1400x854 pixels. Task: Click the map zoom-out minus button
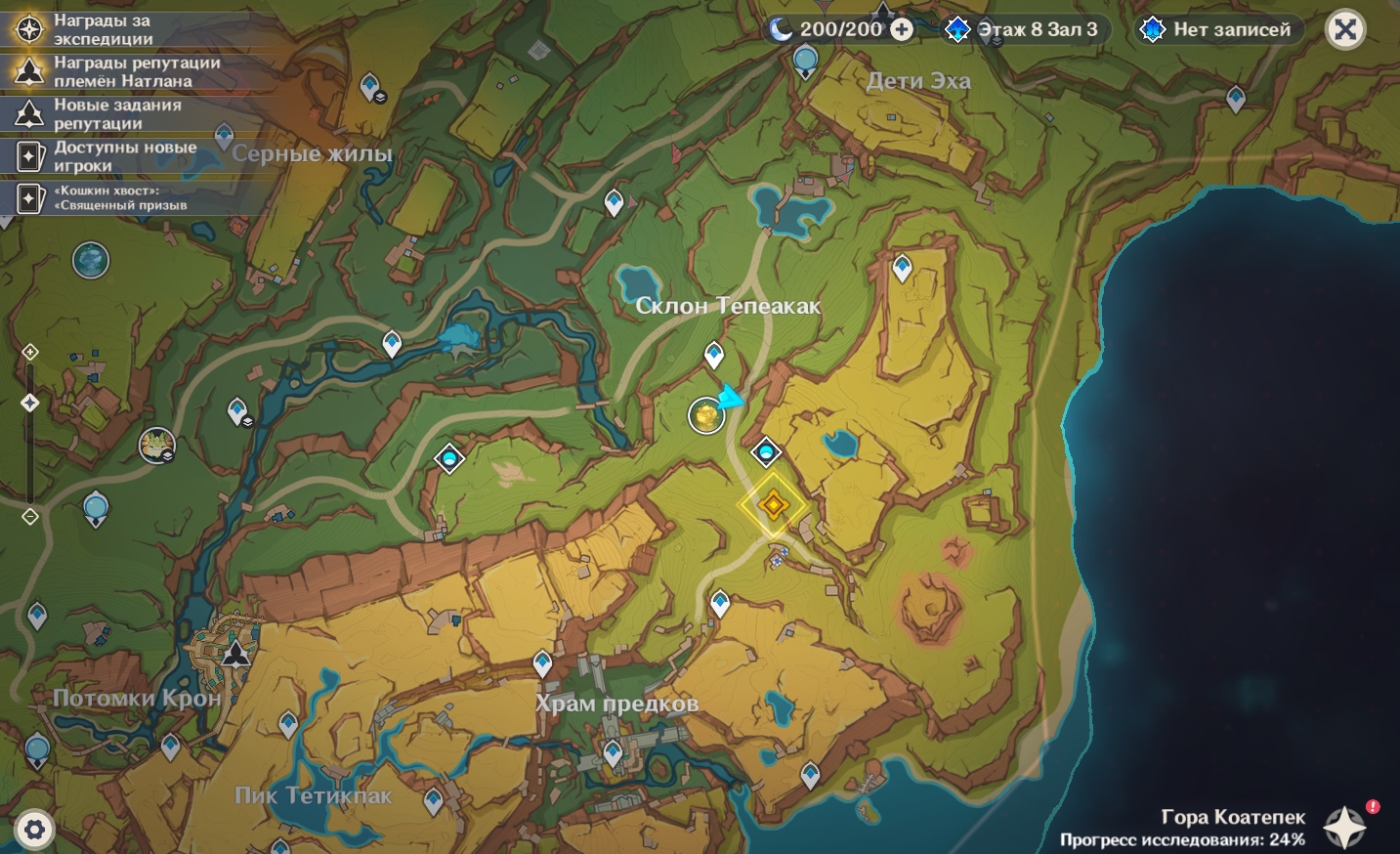30,517
